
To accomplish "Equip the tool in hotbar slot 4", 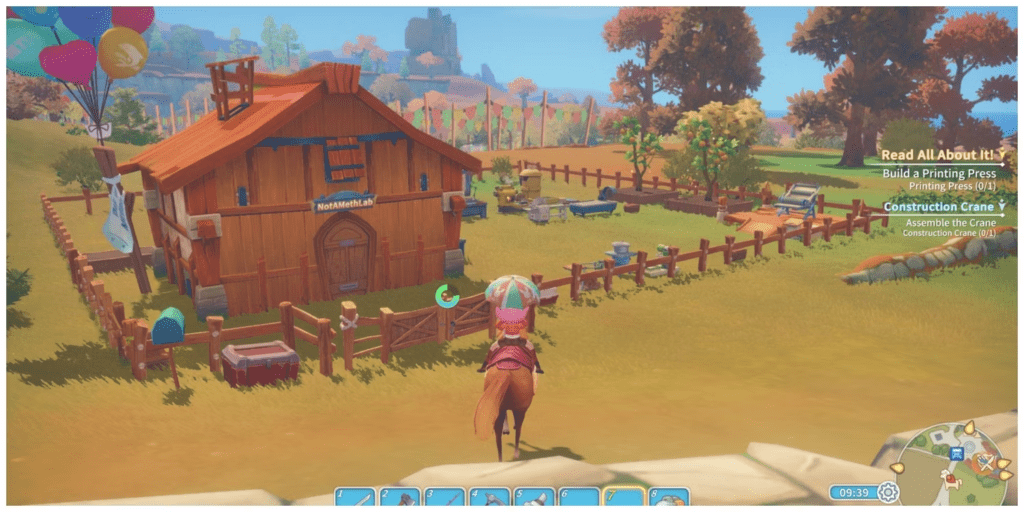I will tap(490, 497).
